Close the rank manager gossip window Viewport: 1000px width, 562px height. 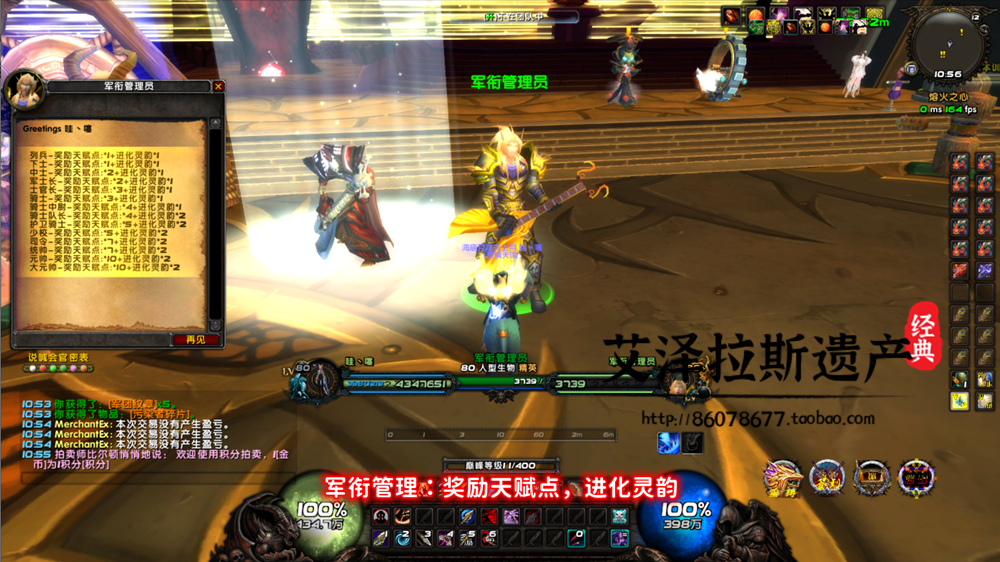[x=219, y=87]
